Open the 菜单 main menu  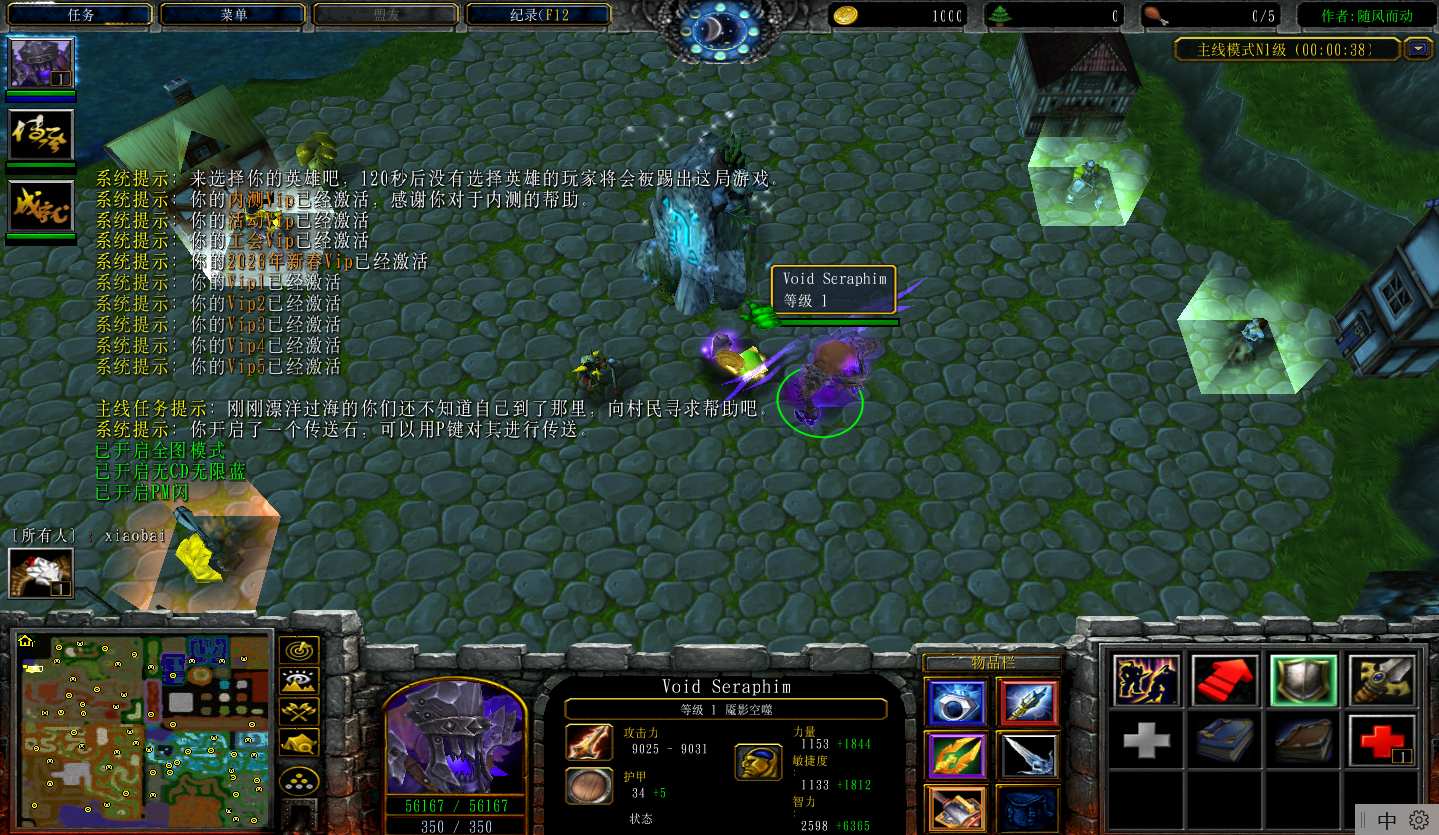(234, 15)
